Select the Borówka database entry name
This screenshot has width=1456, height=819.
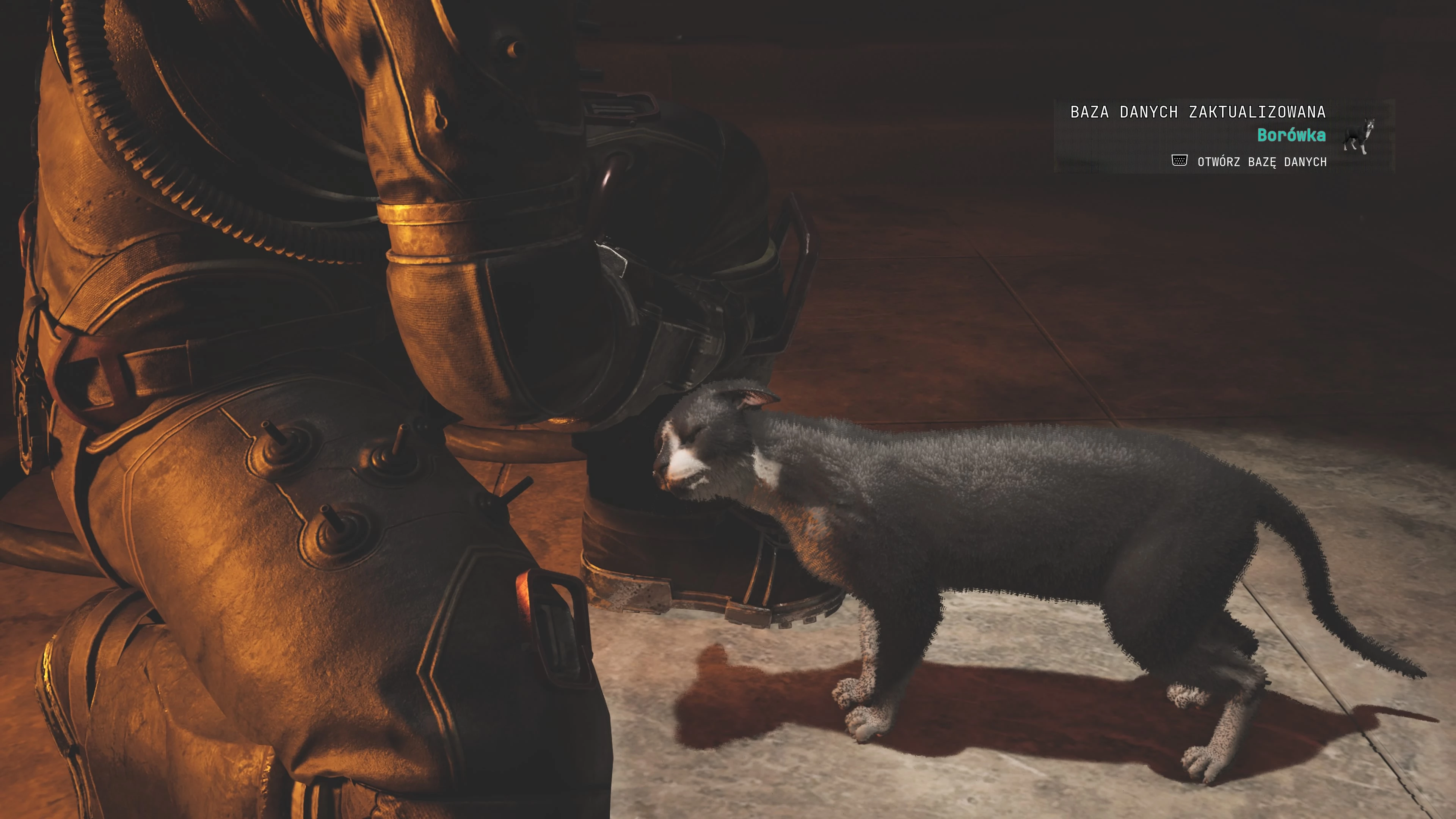tap(1291, 136)
